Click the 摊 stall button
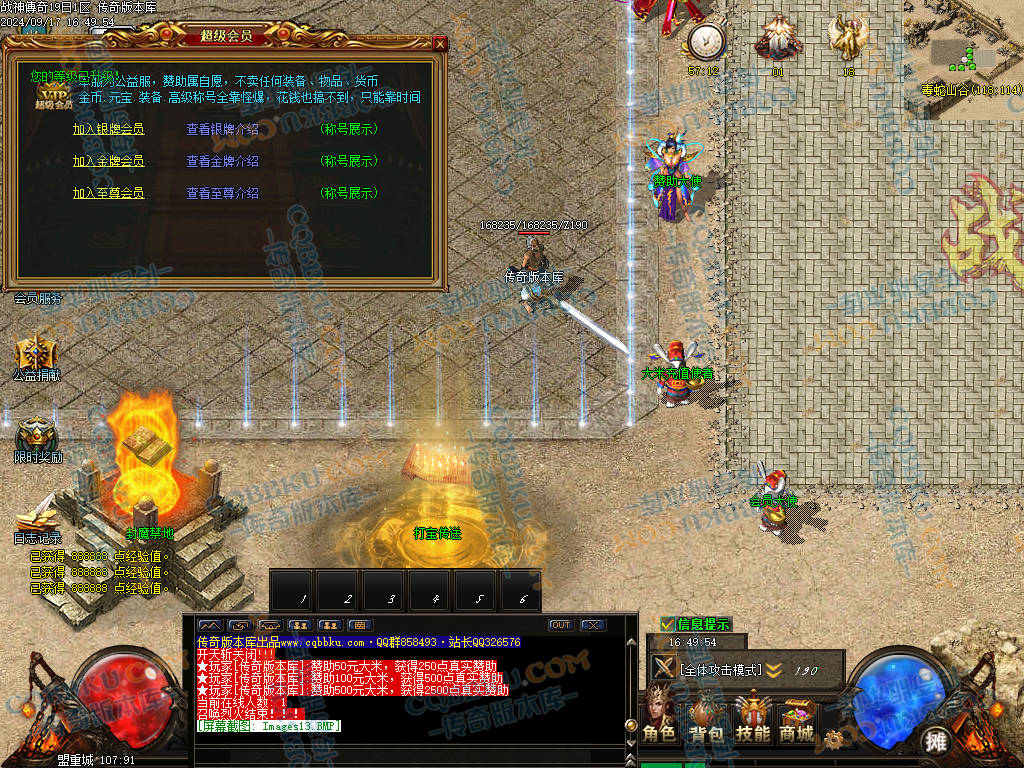The image size is (1024, 768). tap(936, 741)
